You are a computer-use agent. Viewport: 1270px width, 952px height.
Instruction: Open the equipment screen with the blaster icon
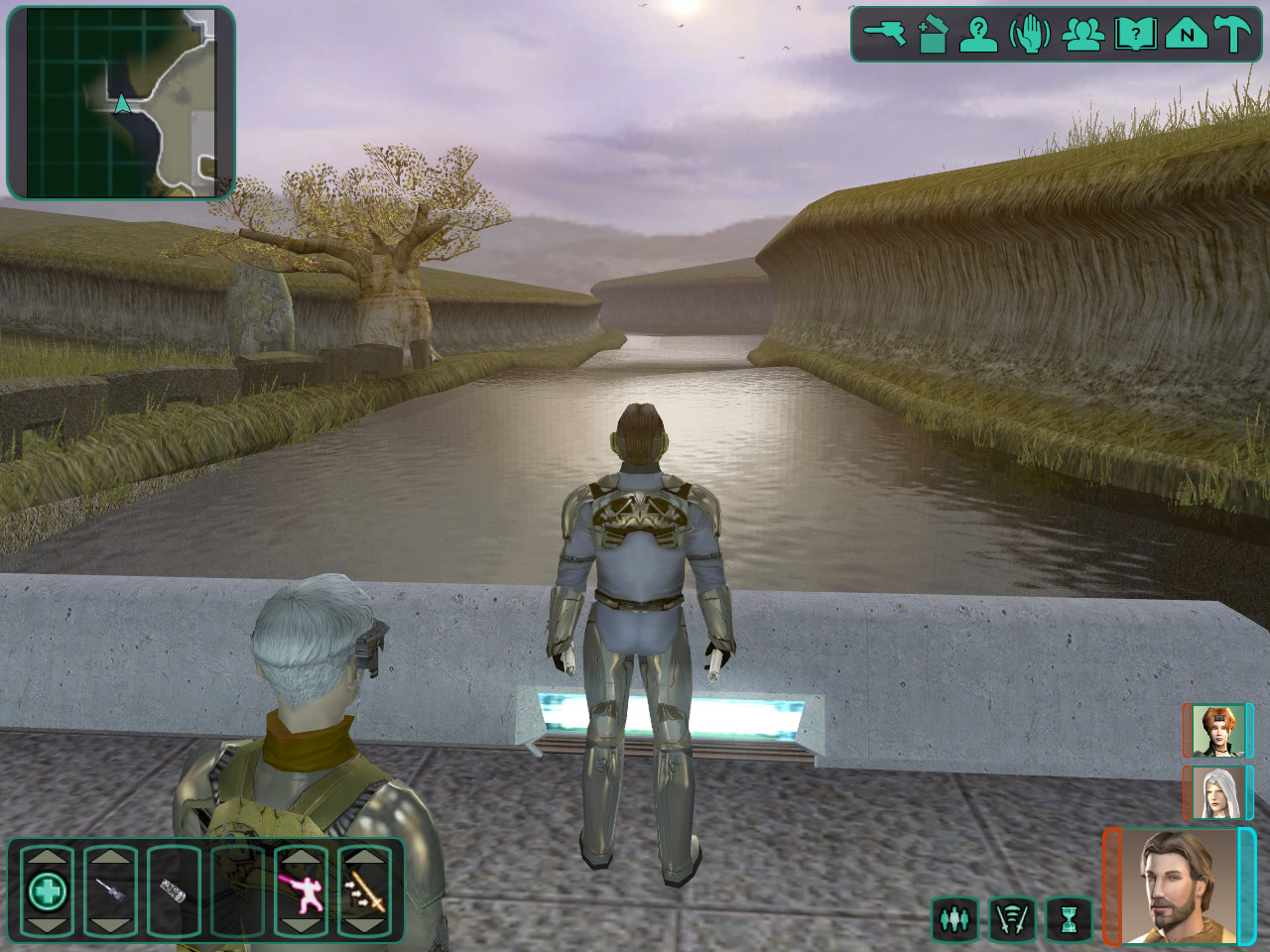pyautogui.click(x=885, y=35)
